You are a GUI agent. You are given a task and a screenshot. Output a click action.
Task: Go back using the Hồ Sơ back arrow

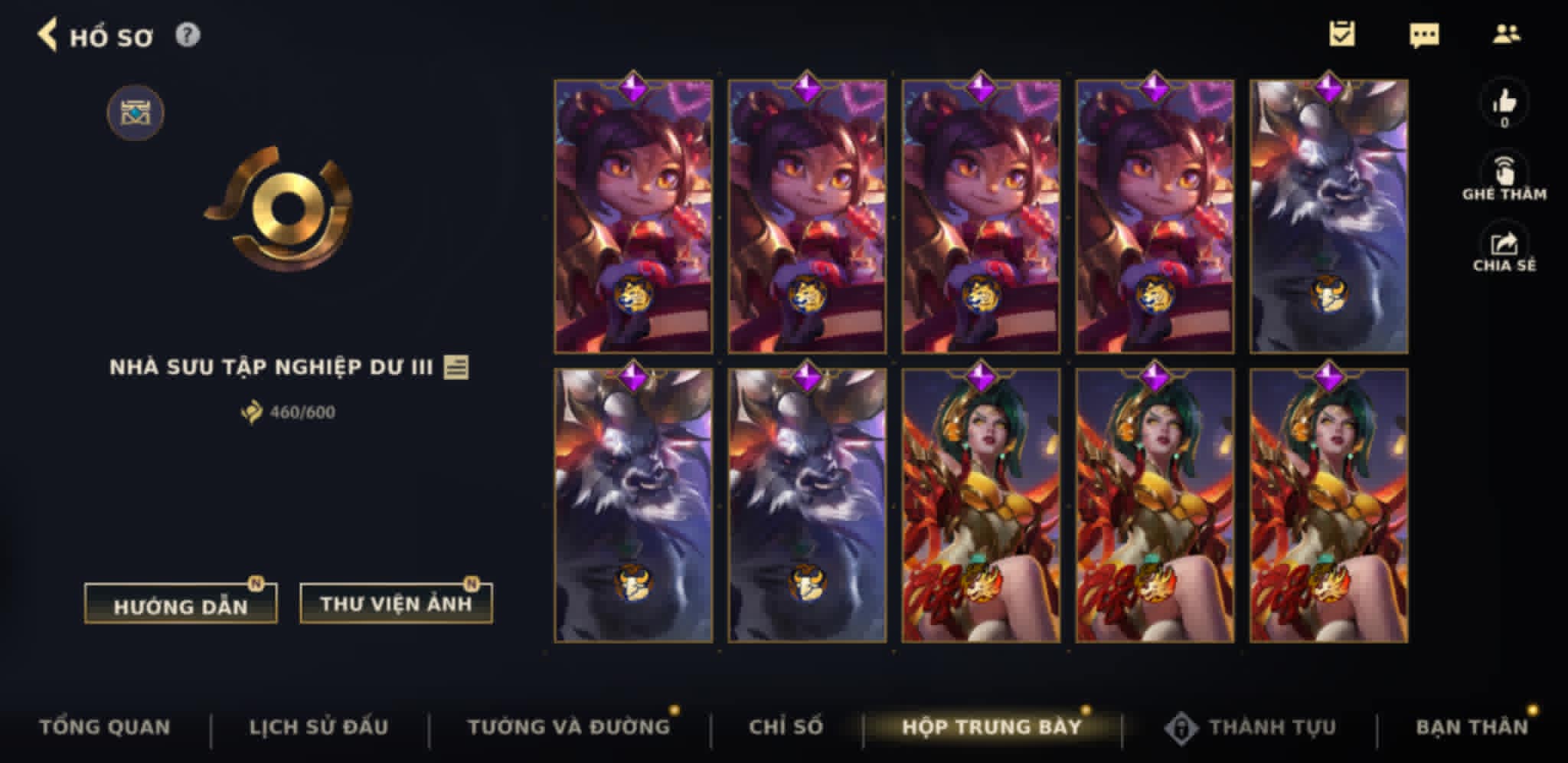[x=51, y=34]
